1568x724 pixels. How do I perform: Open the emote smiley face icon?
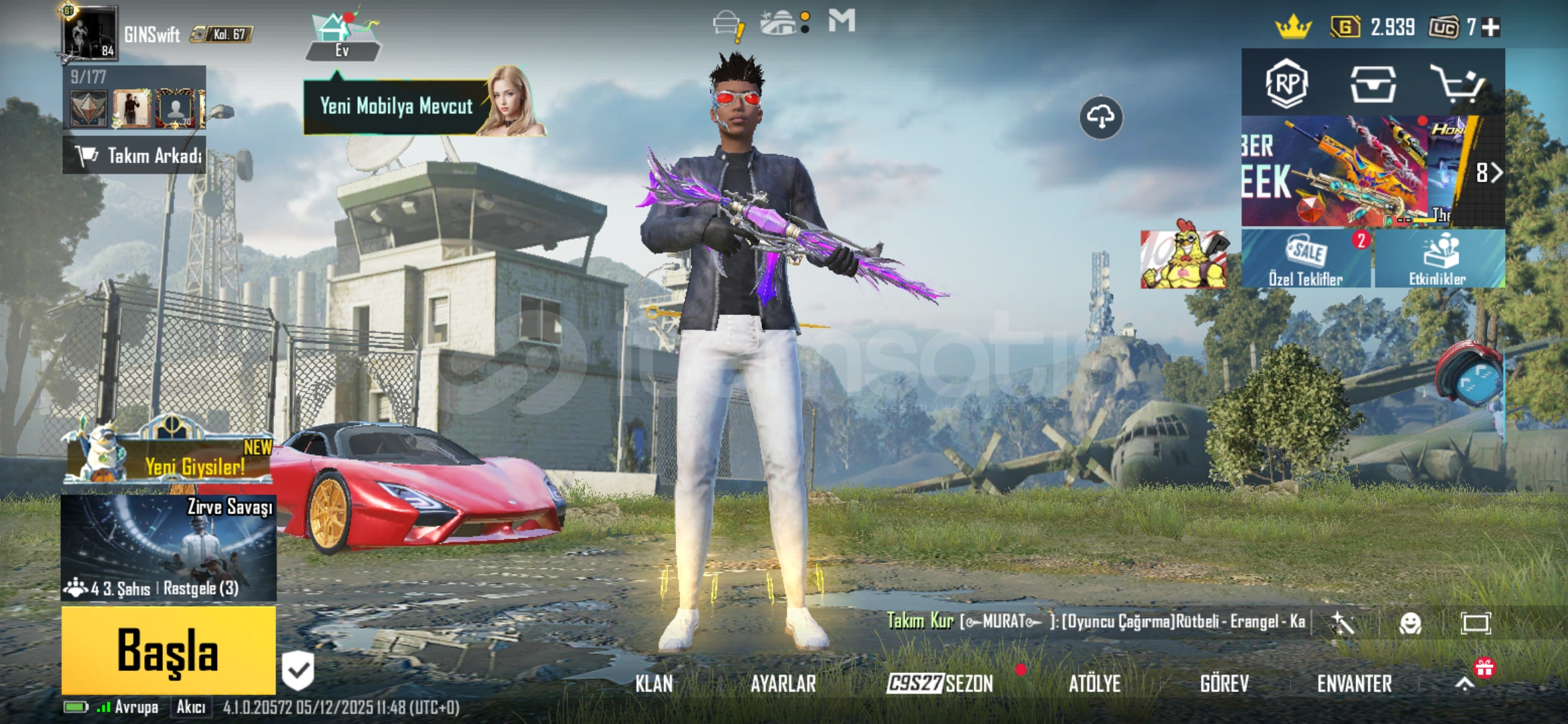tap(1410, 623)
